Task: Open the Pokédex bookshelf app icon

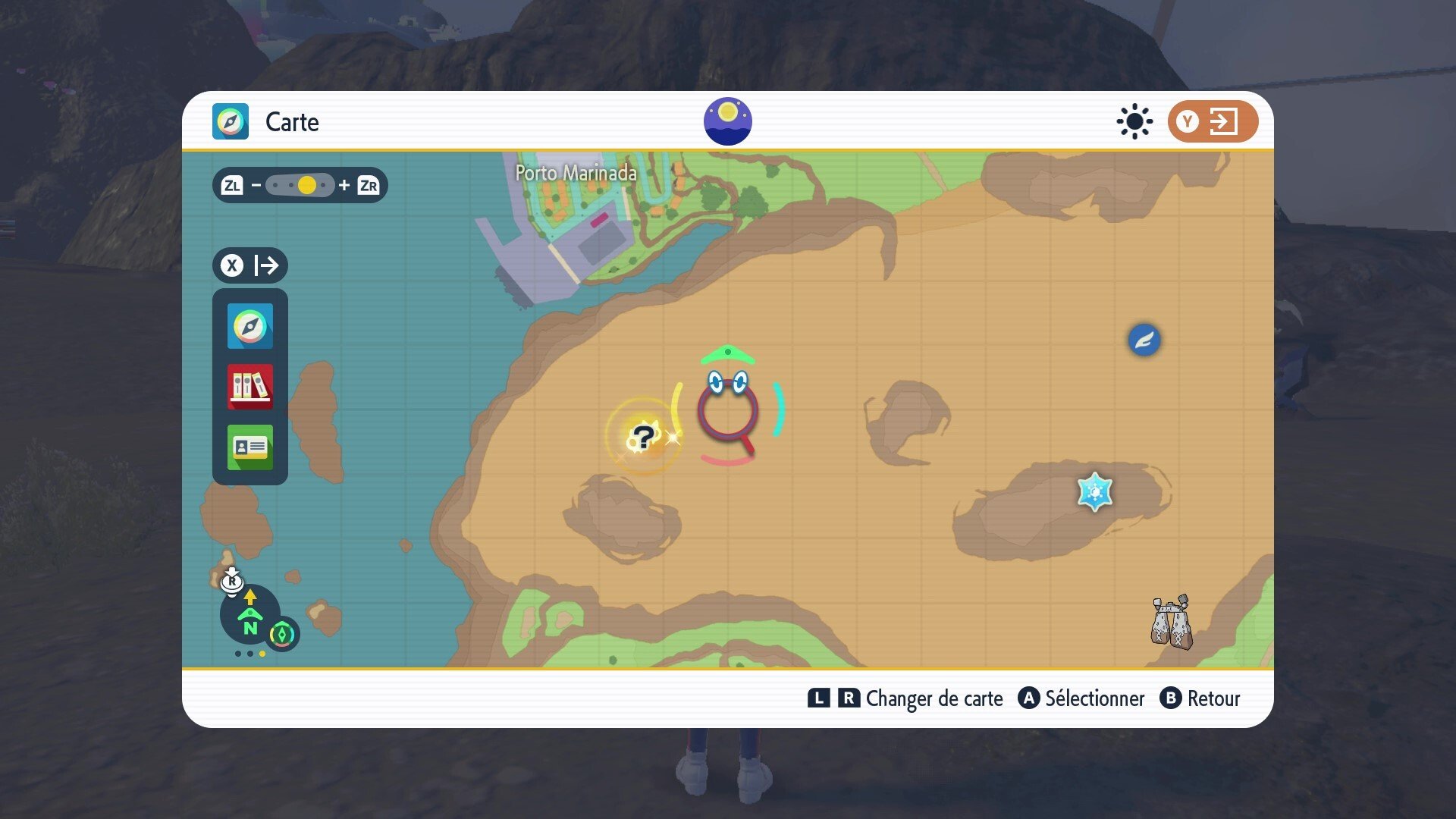Action: 250,387
